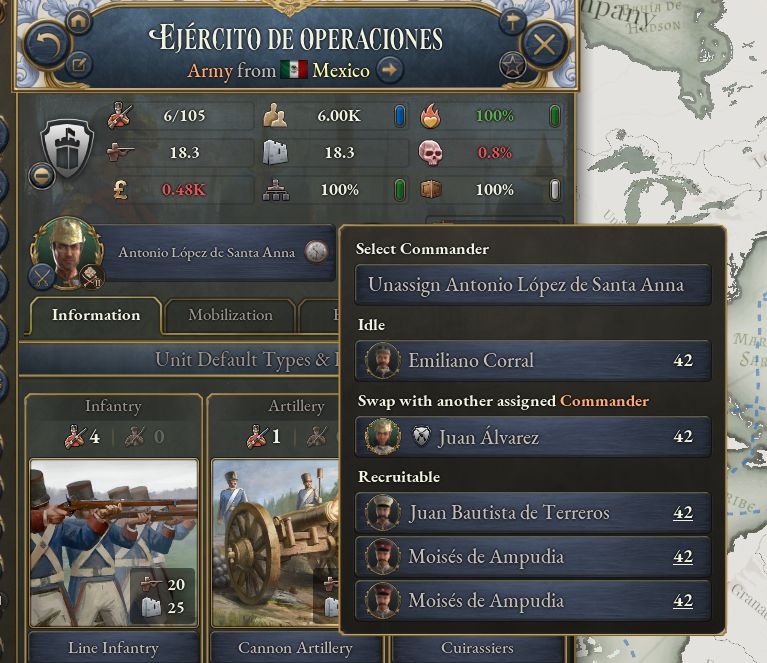
Task: Close the army panel with the X button
Action: tap(544, 44)
